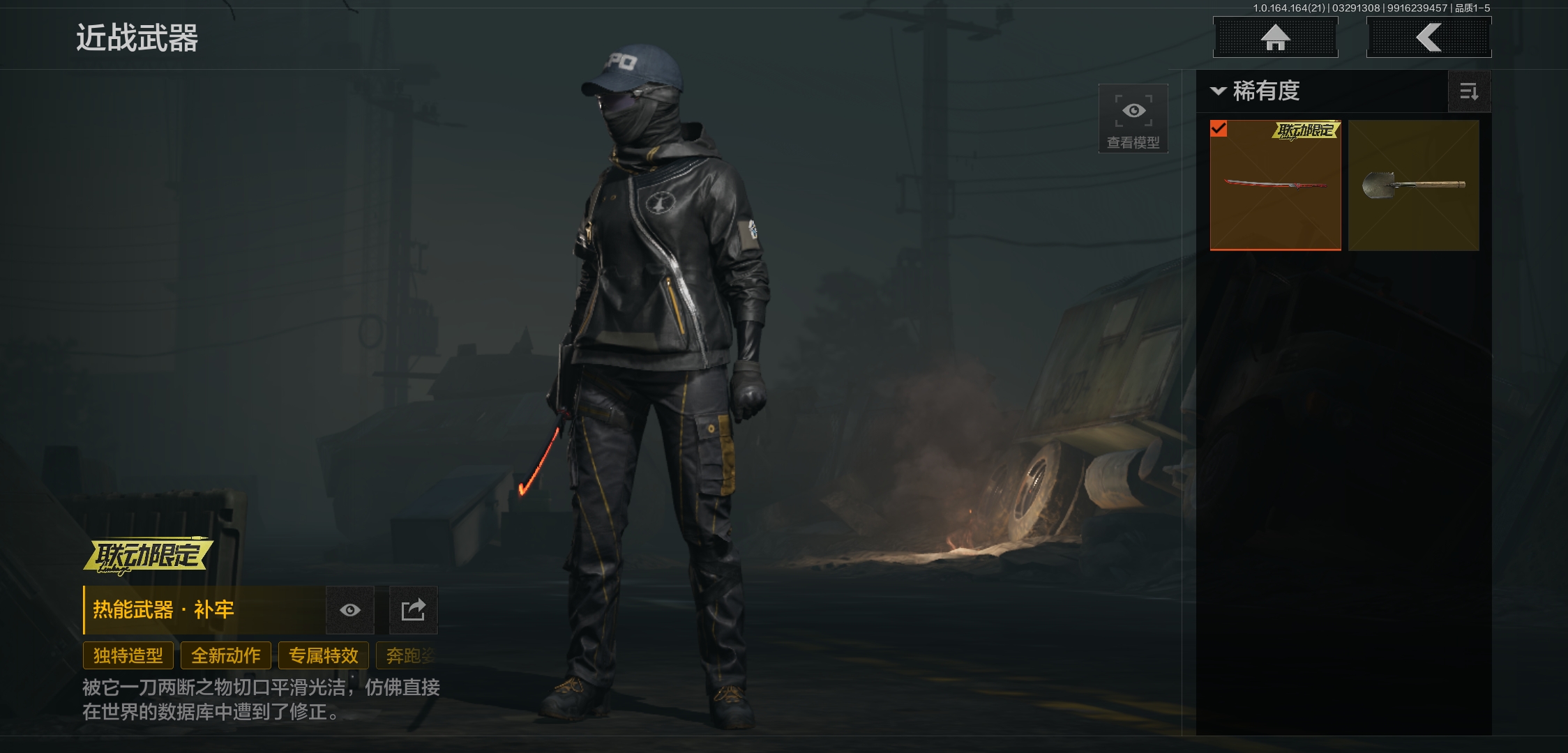
Task: Open the 查看模型 view model button
Action: [1133, 119]
